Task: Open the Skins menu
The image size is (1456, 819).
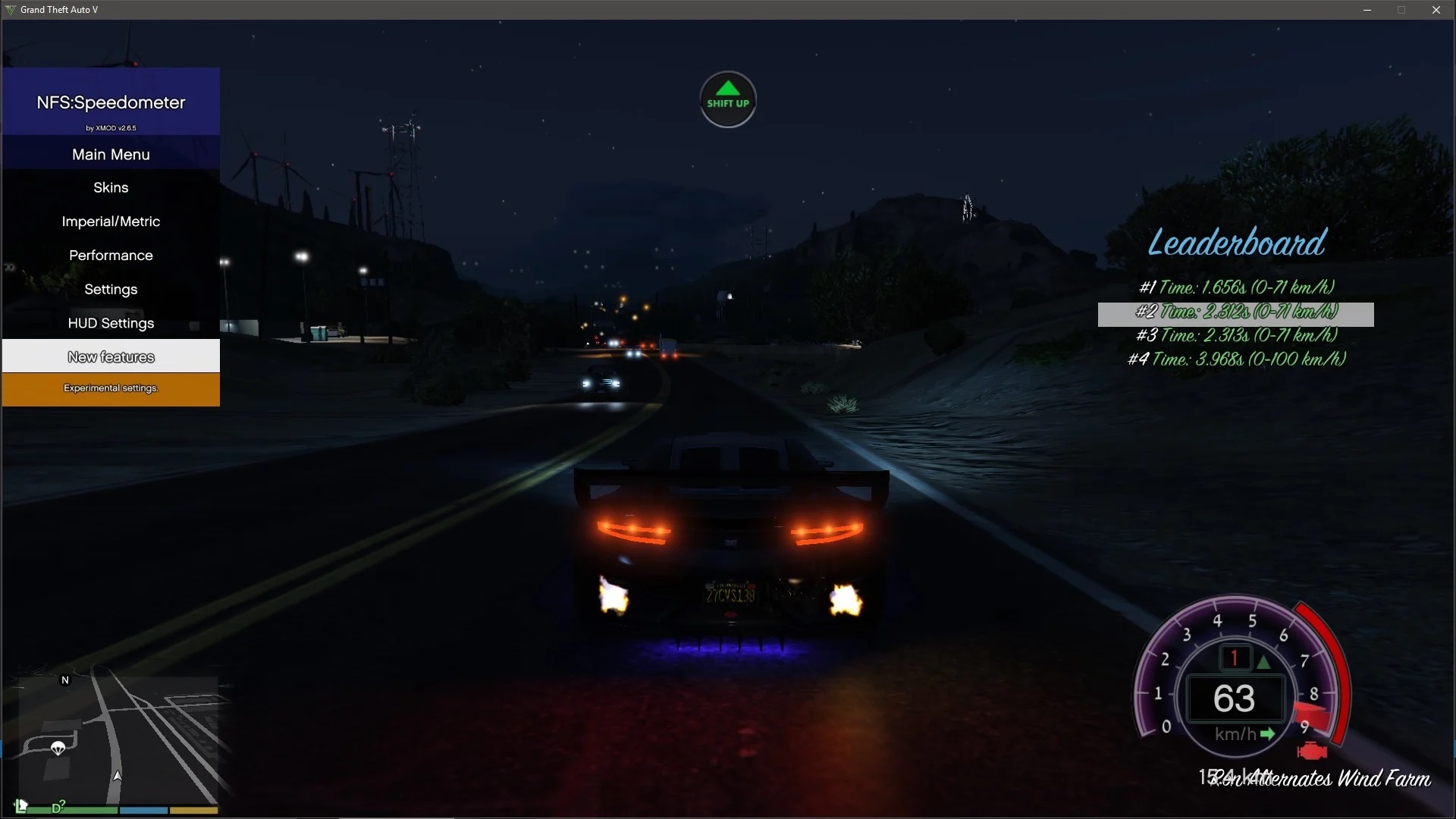Action: (110, 187)
